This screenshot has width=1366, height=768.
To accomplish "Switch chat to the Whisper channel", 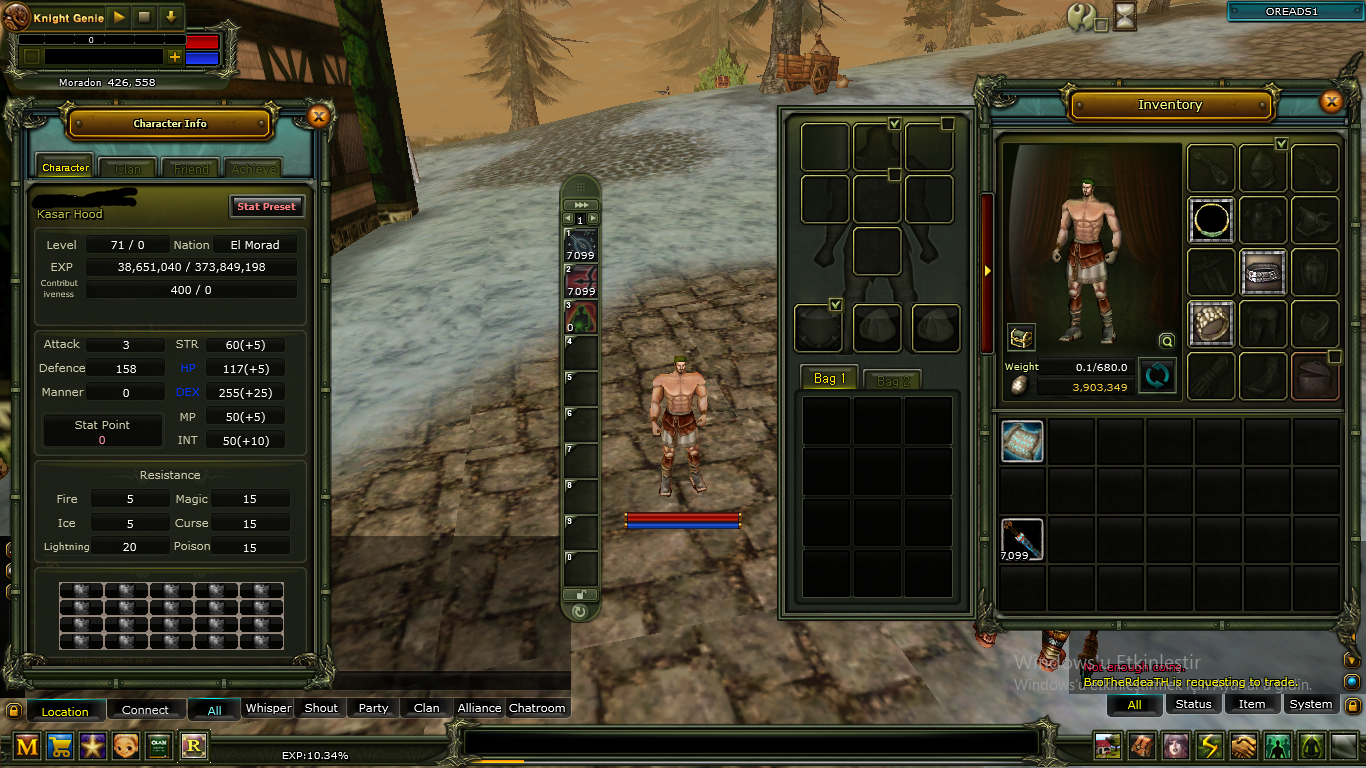I will 268,708.
